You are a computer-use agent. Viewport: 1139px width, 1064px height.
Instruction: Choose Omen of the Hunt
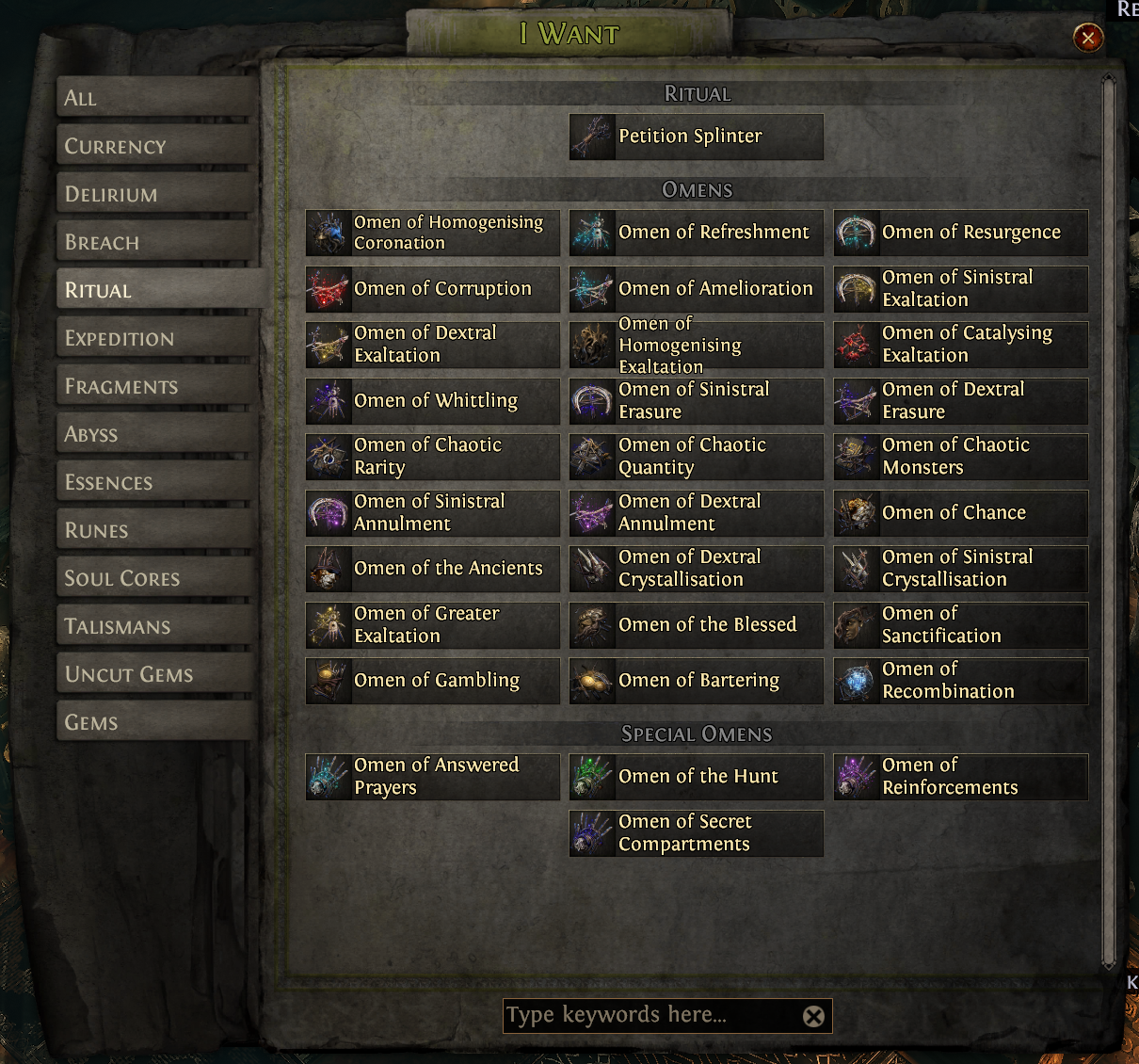(x=696, y=777)
